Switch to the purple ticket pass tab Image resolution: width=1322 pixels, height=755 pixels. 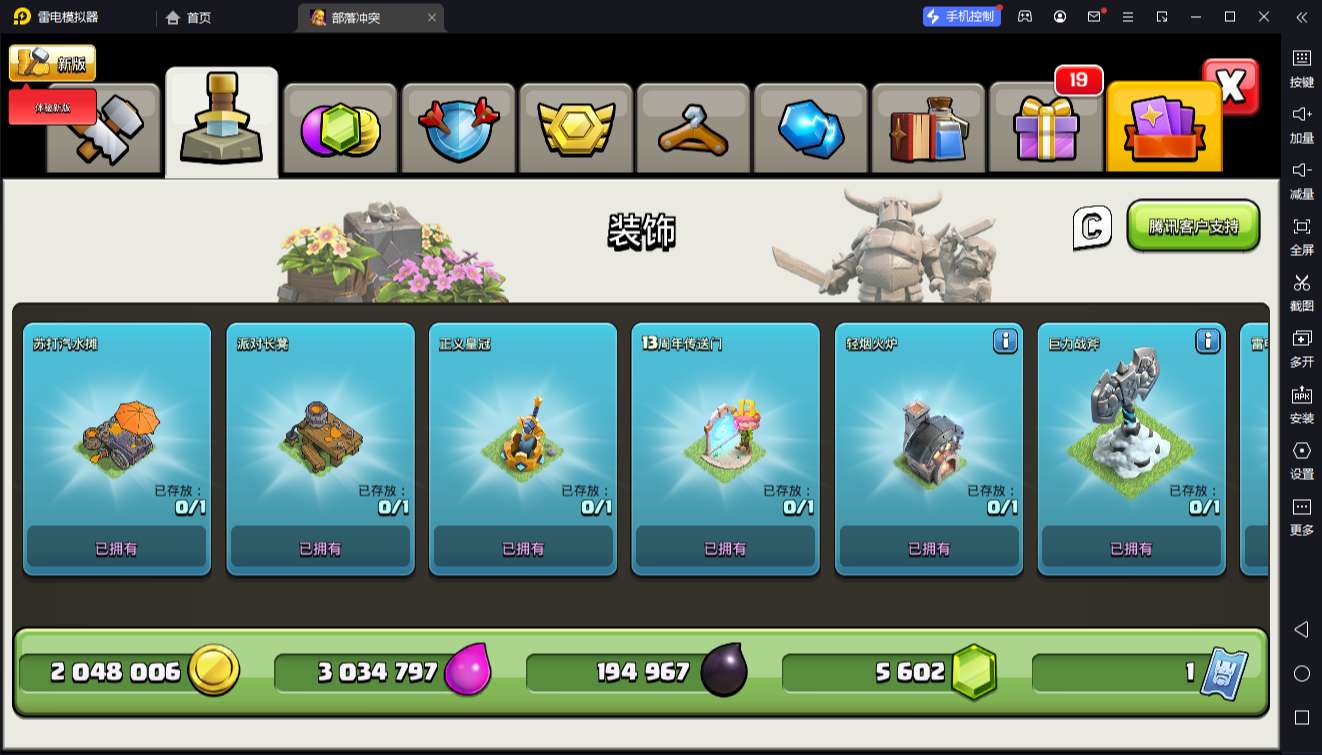coord(1164,130)
